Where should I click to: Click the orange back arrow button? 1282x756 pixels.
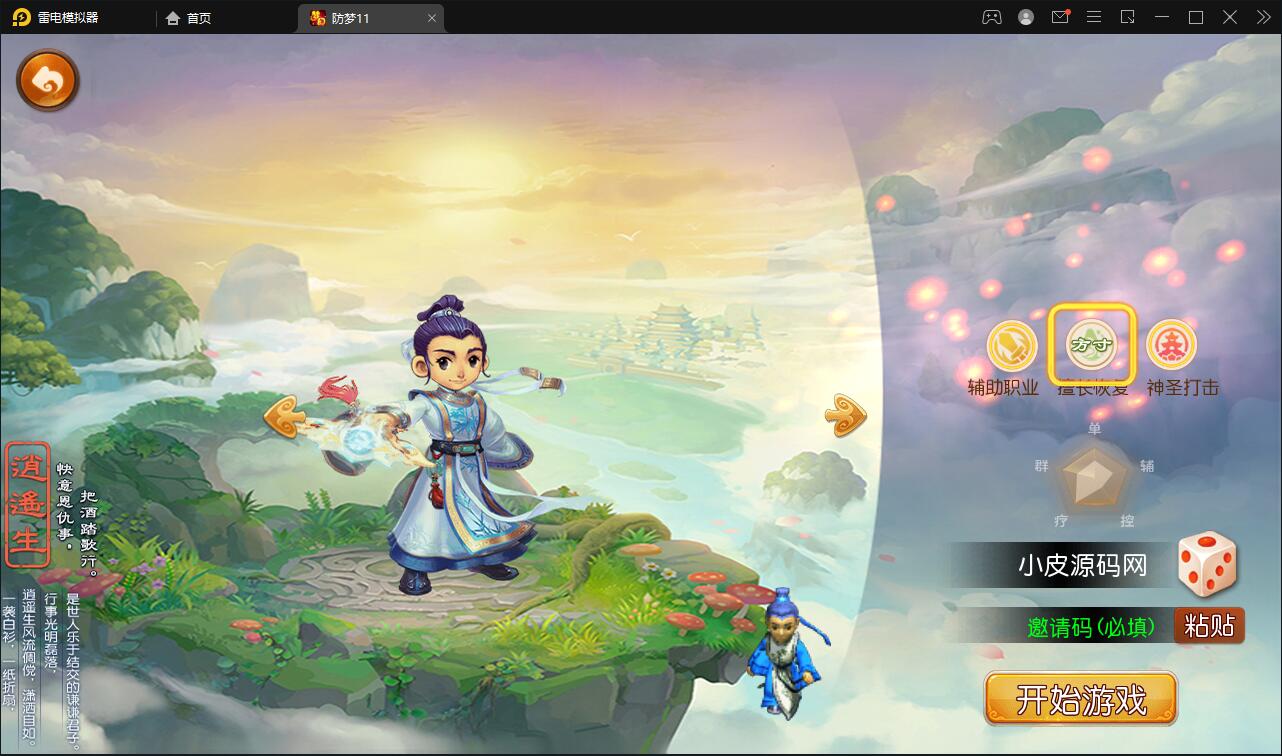(47, 80)
